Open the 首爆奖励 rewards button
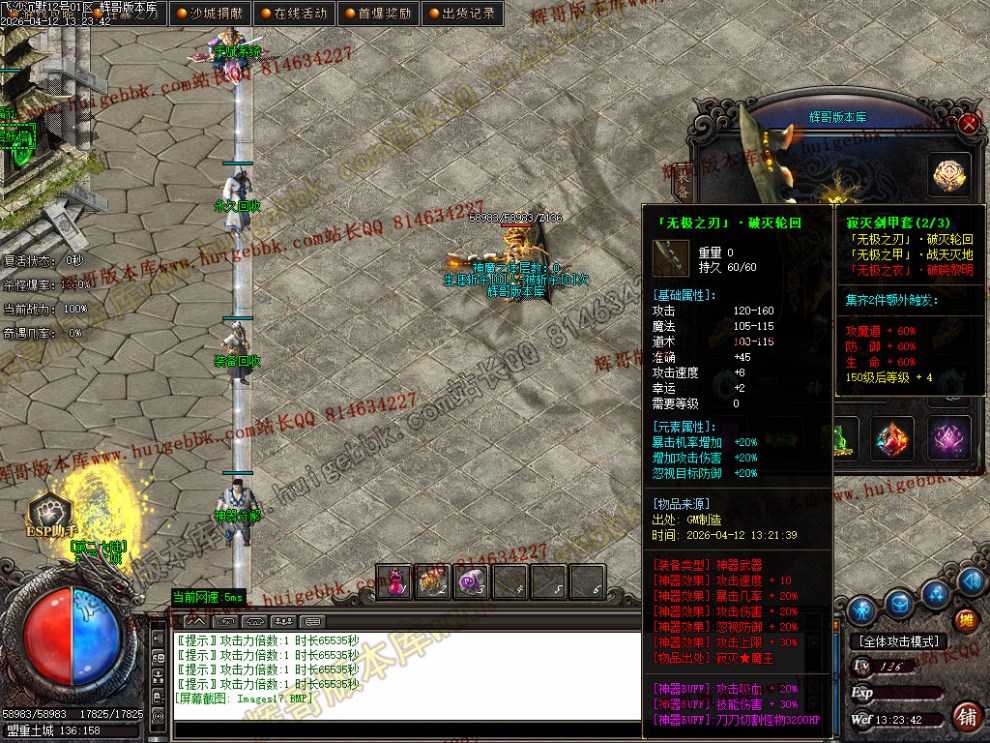 click(376, 14)
